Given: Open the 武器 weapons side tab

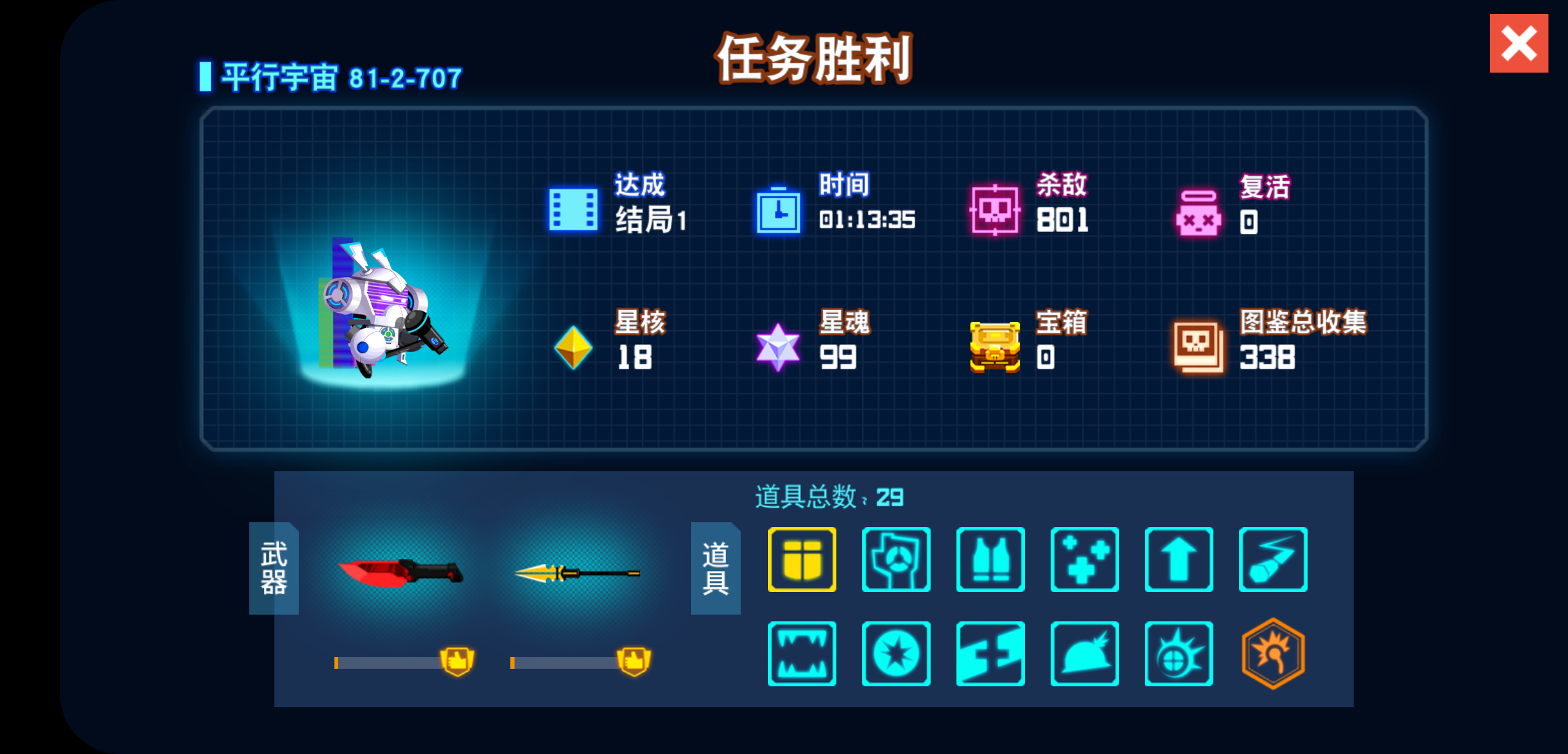Looking at the screenshot, I should pyautogui.click(x=274, y=569).
